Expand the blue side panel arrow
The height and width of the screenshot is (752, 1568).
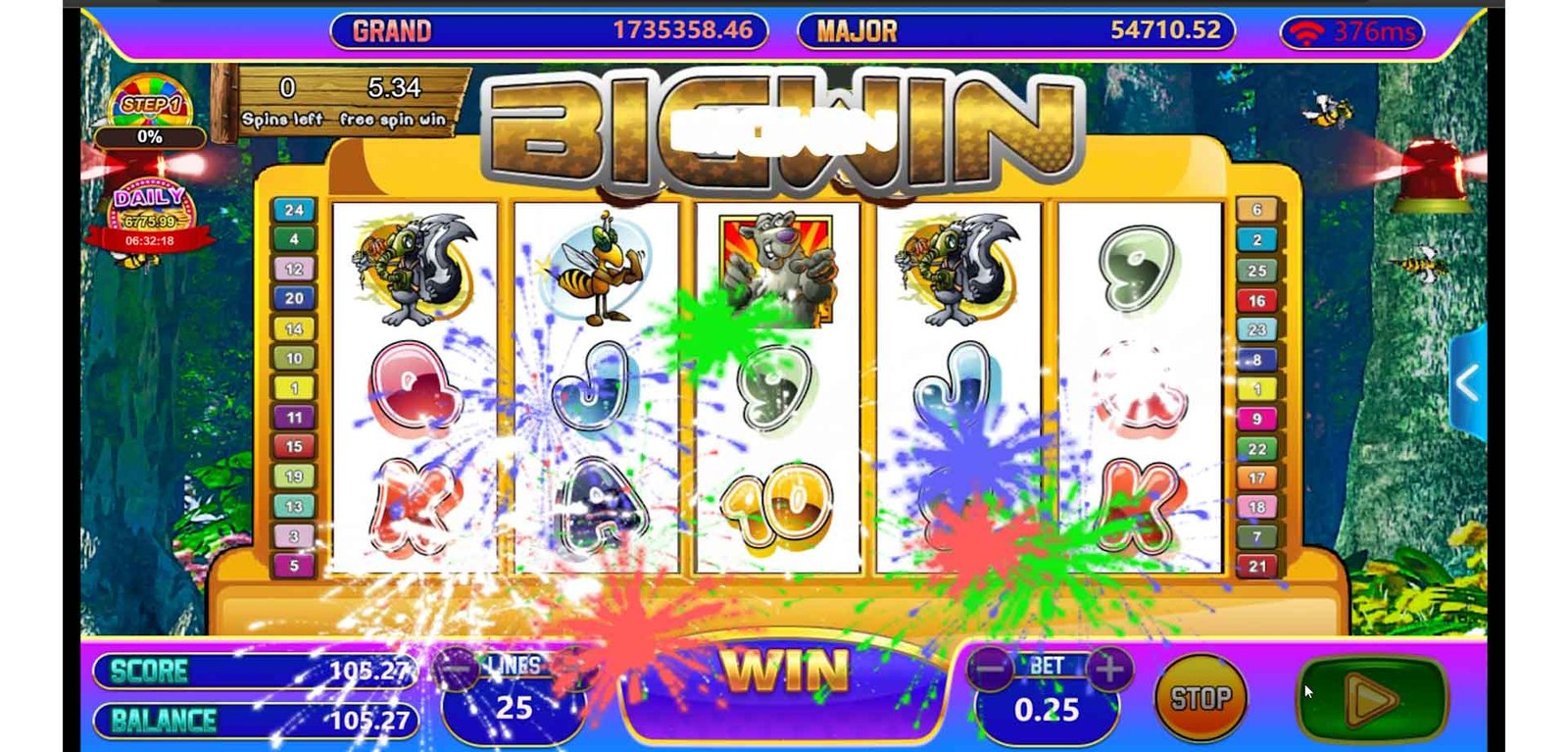click(1467, 382)
